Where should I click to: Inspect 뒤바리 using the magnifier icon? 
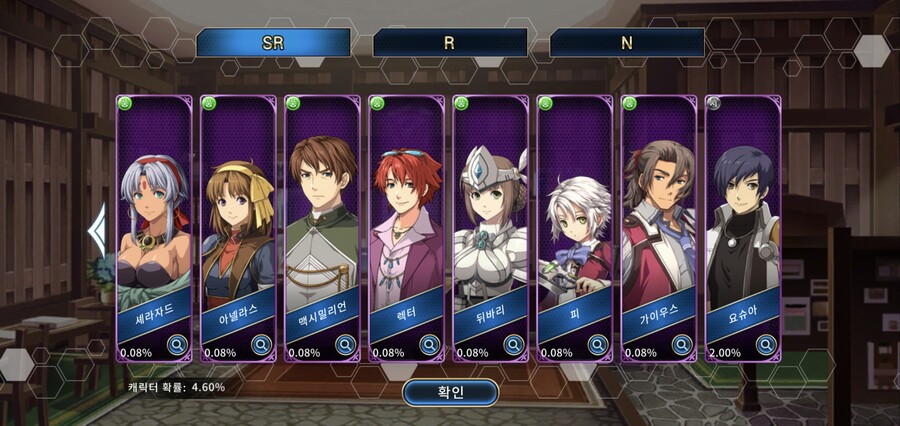click(x=513, y=345)
